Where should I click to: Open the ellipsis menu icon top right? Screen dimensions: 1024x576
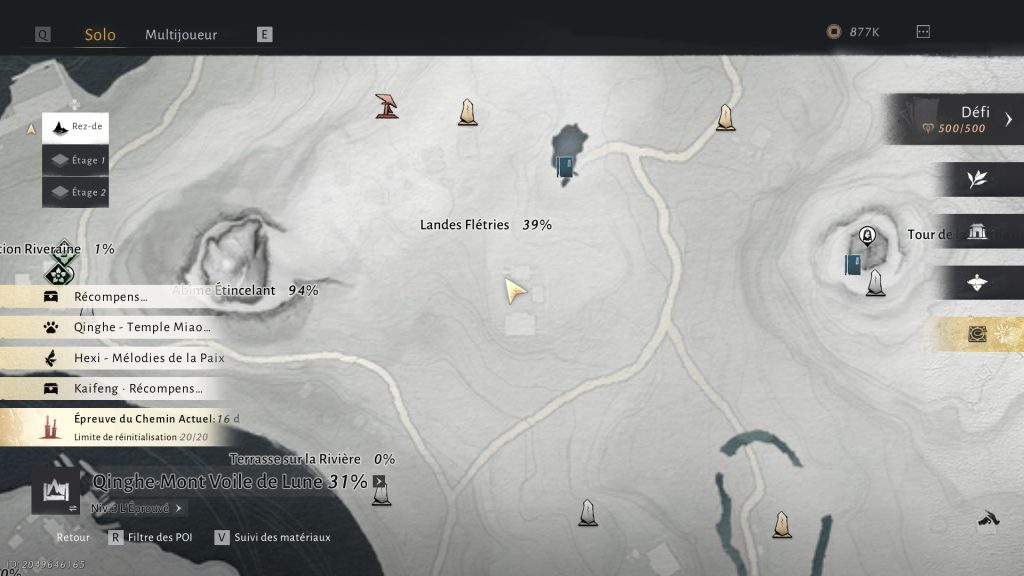(x=923, y=32)
